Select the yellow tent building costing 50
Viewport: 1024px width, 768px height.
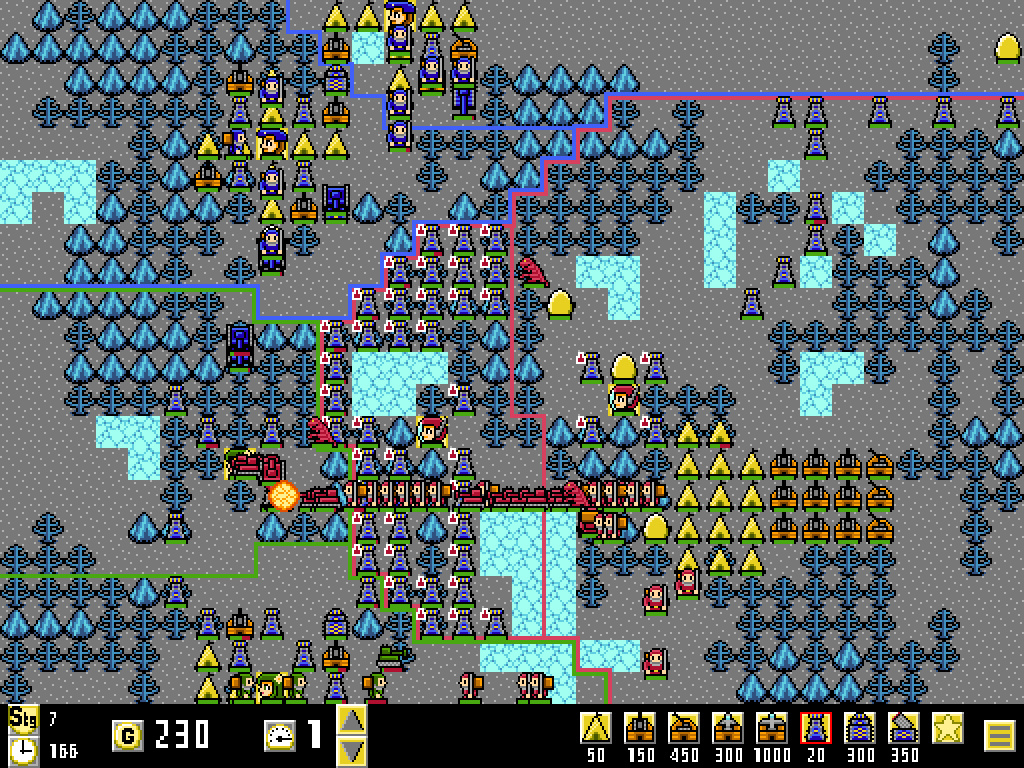597,728
